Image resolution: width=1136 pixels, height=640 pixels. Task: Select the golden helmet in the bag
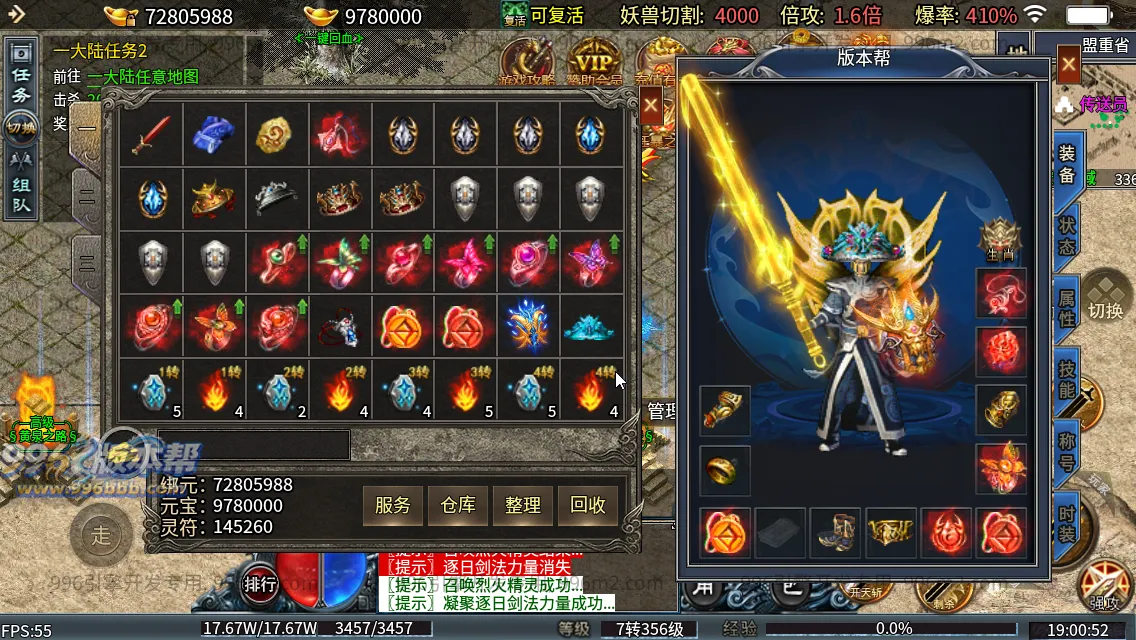pos(215,198)
